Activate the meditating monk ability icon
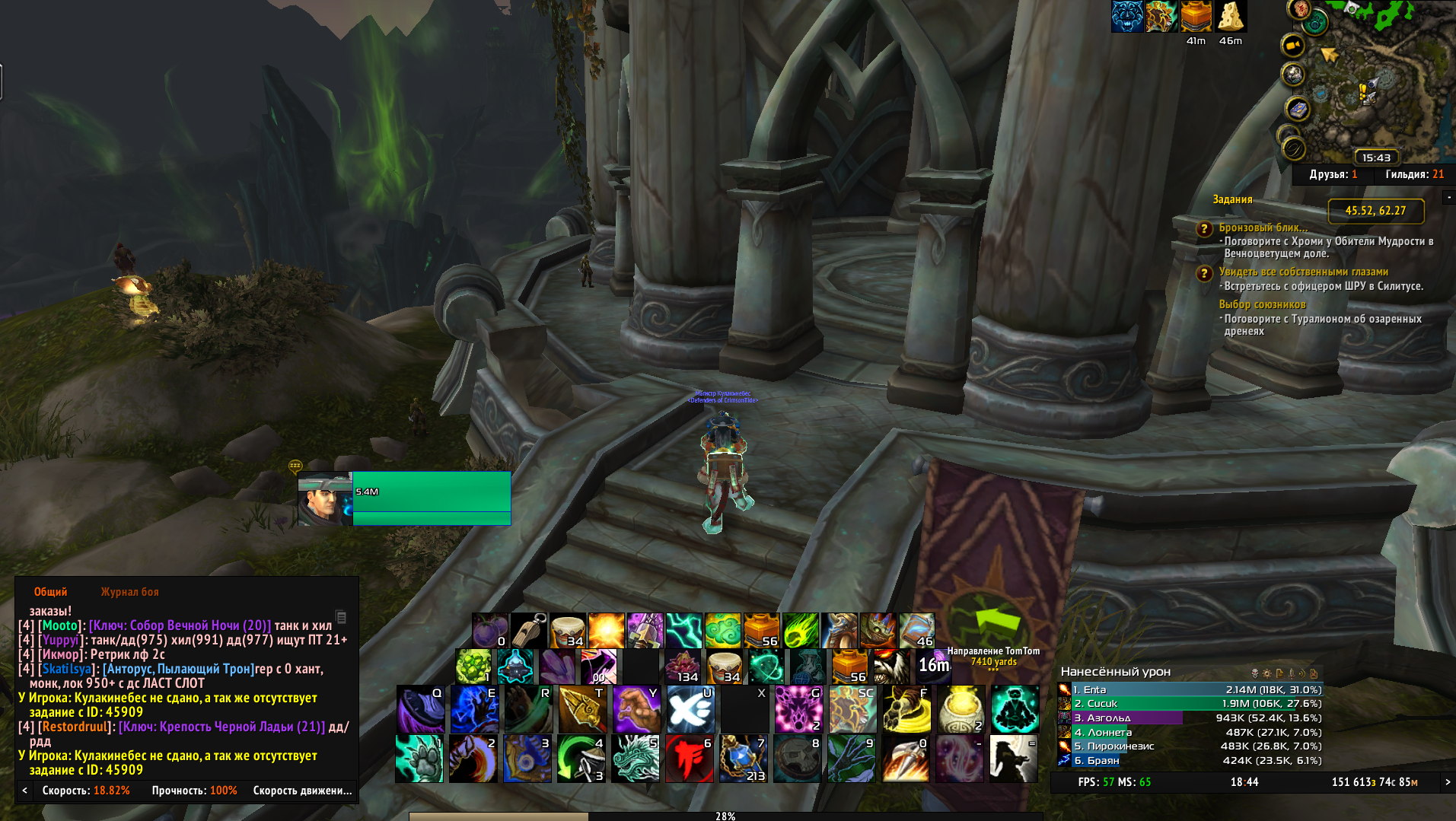Image resolution: width=1456 pixels, height=821 pixels. tap(1015, 709)
